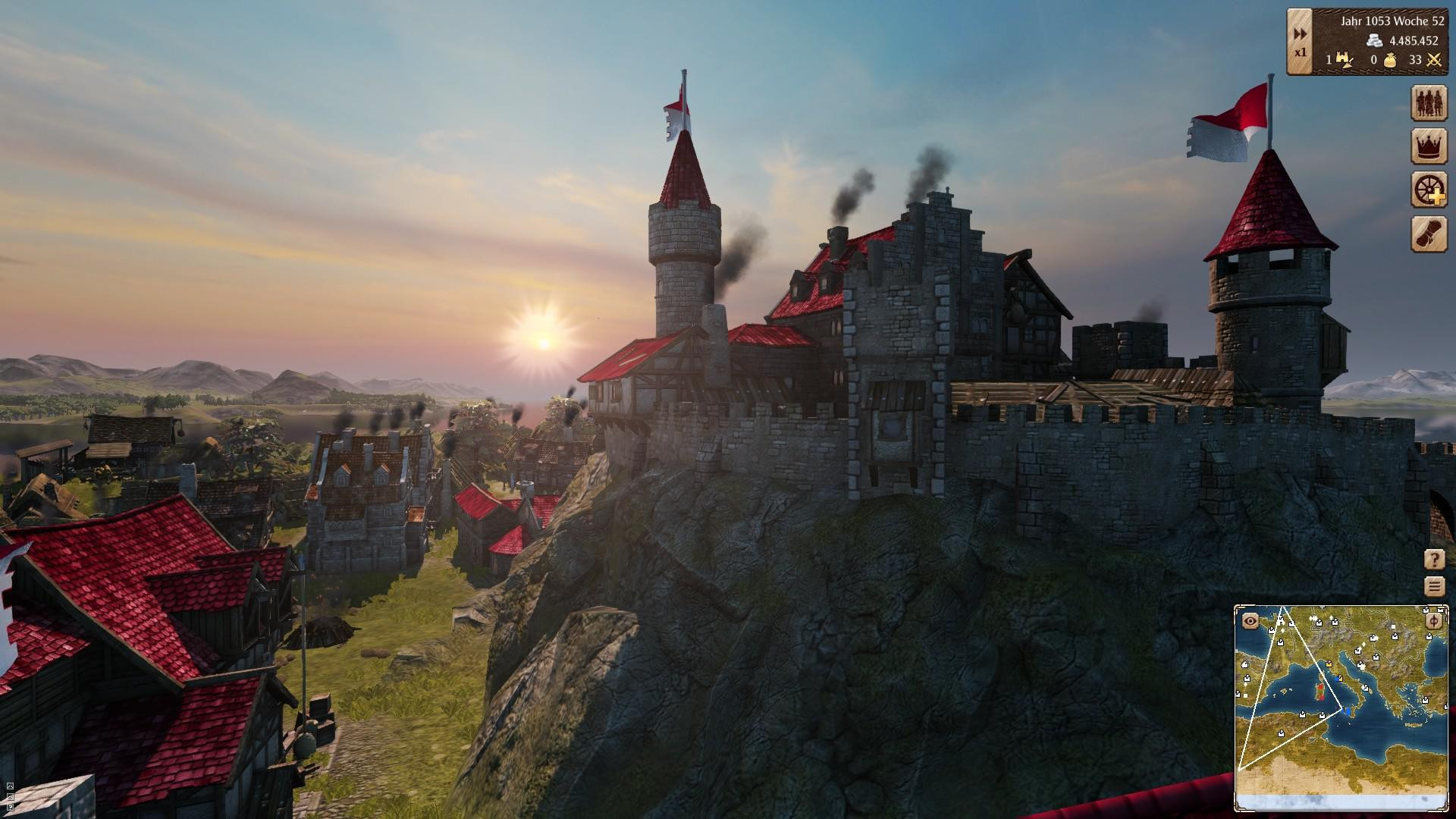Image resolution: width=1456 pixels, height=819 pixels.
Task: Click the blue settlement marker near Sicily on minimap
Action: click(1347, 710)
